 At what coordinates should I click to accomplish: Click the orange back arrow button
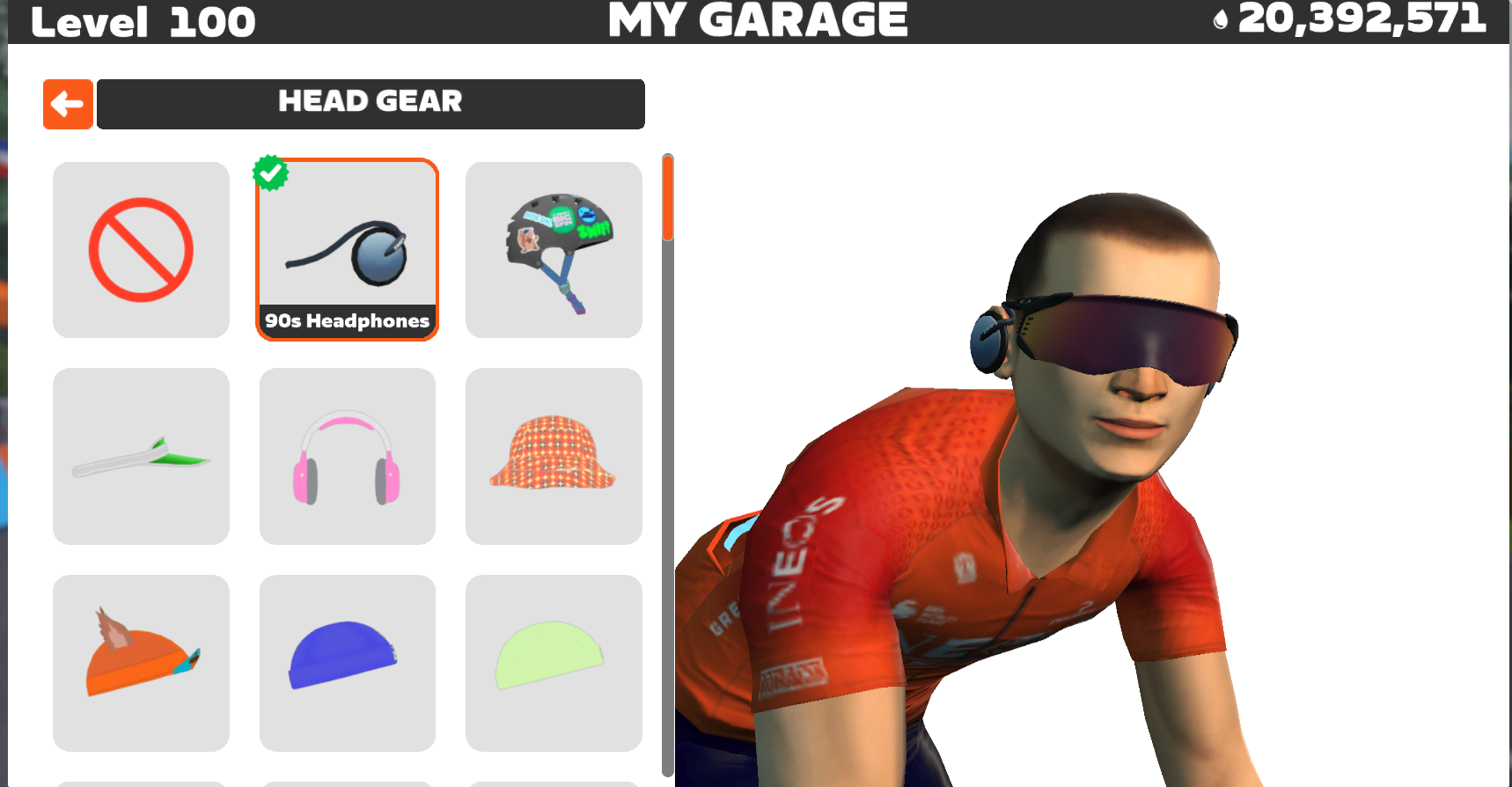point(68,104)
